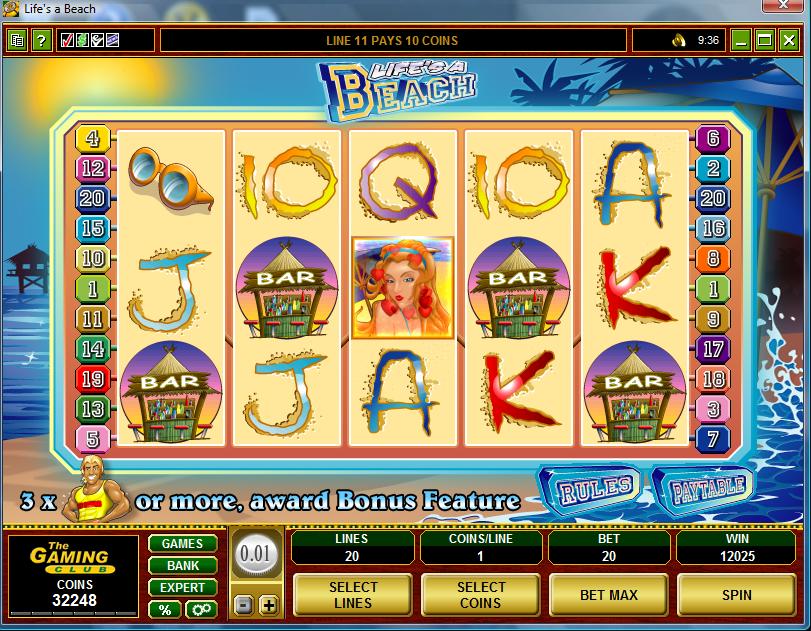
Task: Show the Paytable
Action: click(x=708, y=489)
